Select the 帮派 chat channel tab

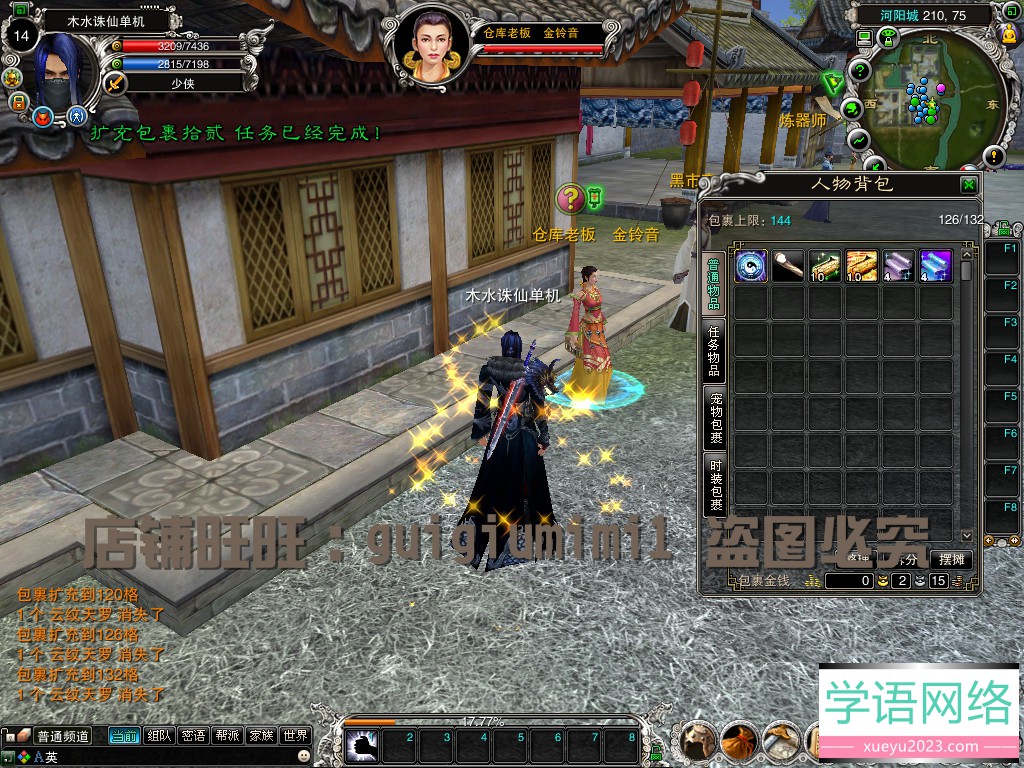click(226, 736)
